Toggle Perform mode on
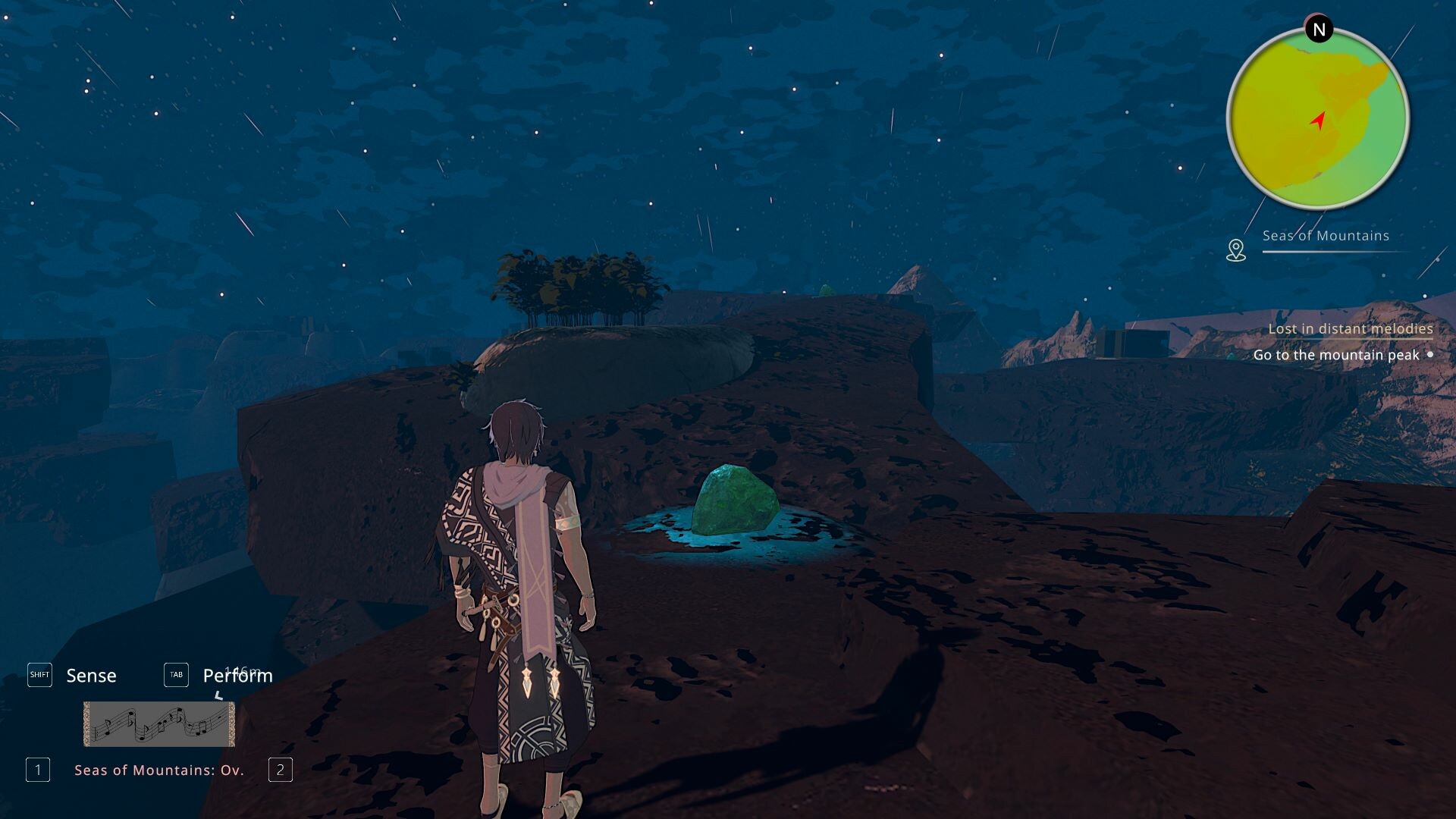 (x=237, y=675)
